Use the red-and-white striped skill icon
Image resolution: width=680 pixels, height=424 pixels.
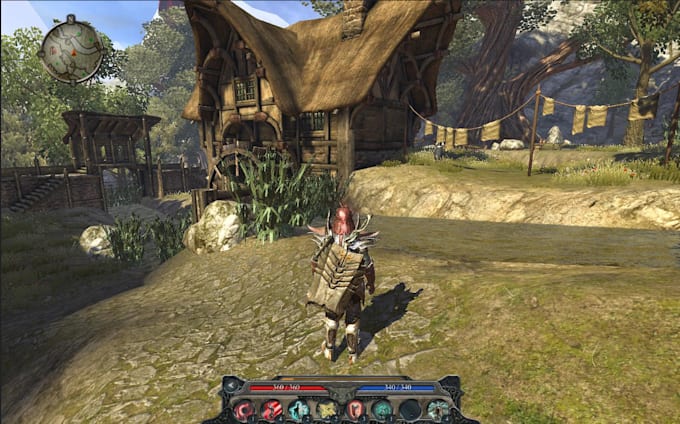pyautogui.click(x=271, y=409)
